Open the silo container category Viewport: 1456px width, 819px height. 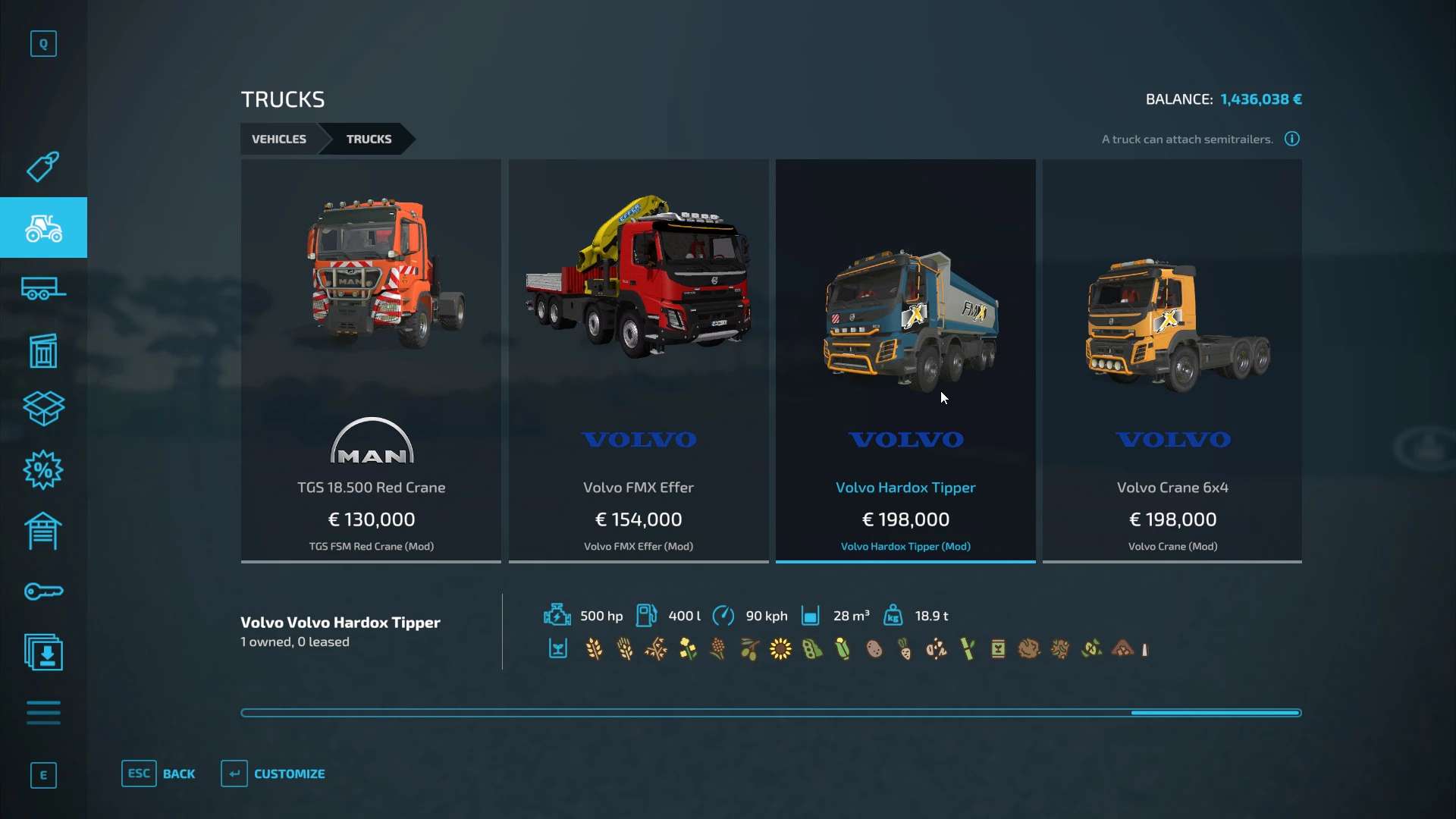[x=43, y=350]
